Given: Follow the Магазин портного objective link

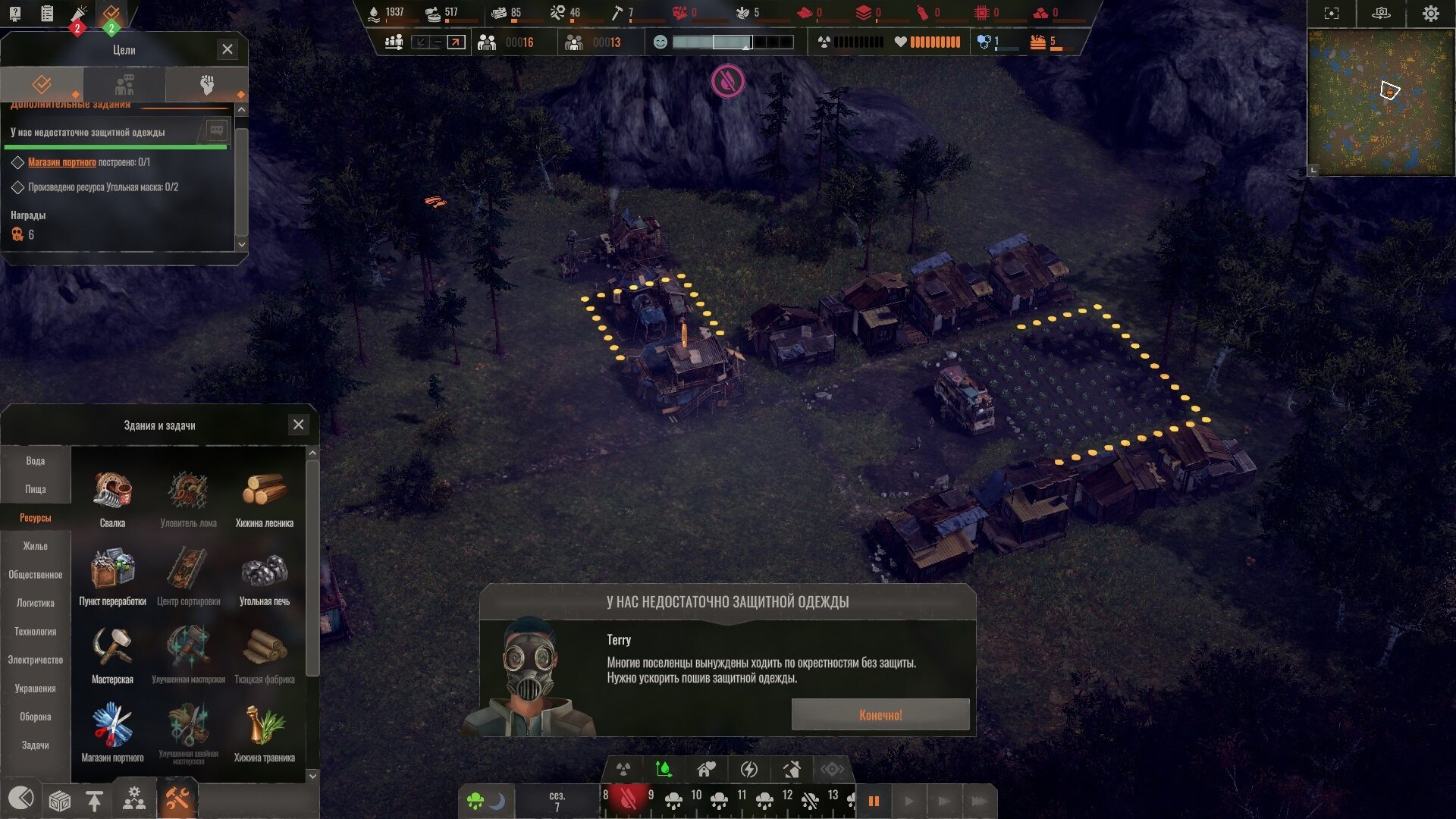Looking at the screenshot, I should point(62,162).
